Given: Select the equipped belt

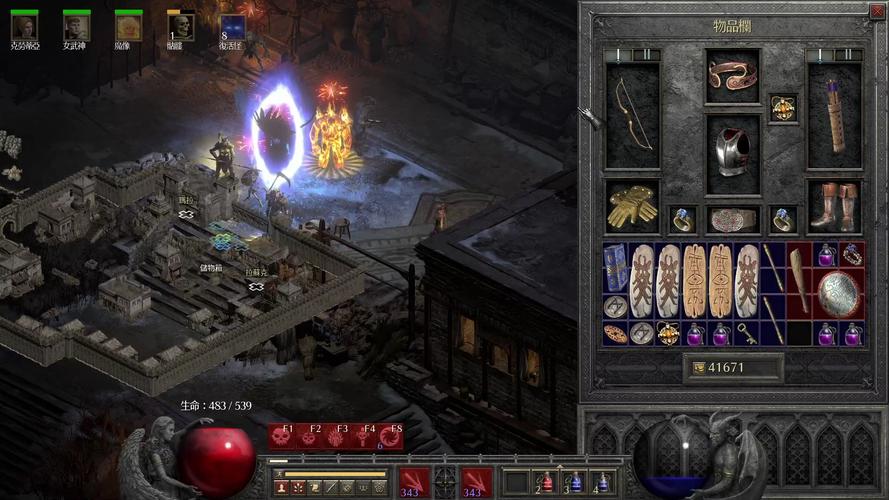Looking at the screenshot, I should [x=733, y=219].
